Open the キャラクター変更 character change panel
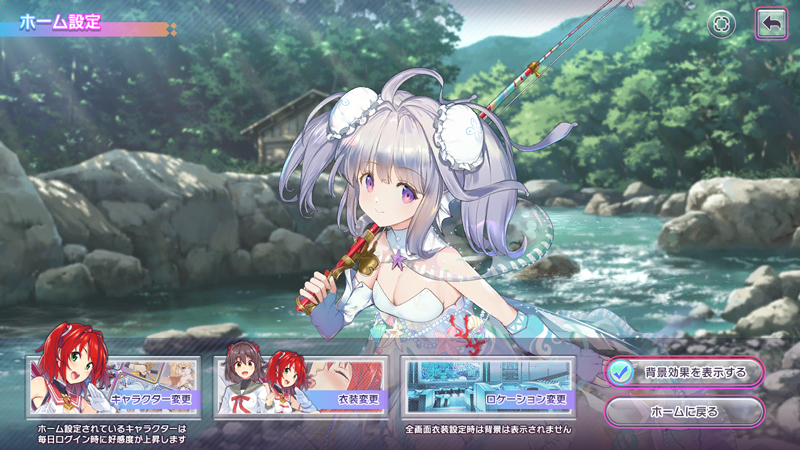This screenshot has width=800, height=450. point(113,387)
